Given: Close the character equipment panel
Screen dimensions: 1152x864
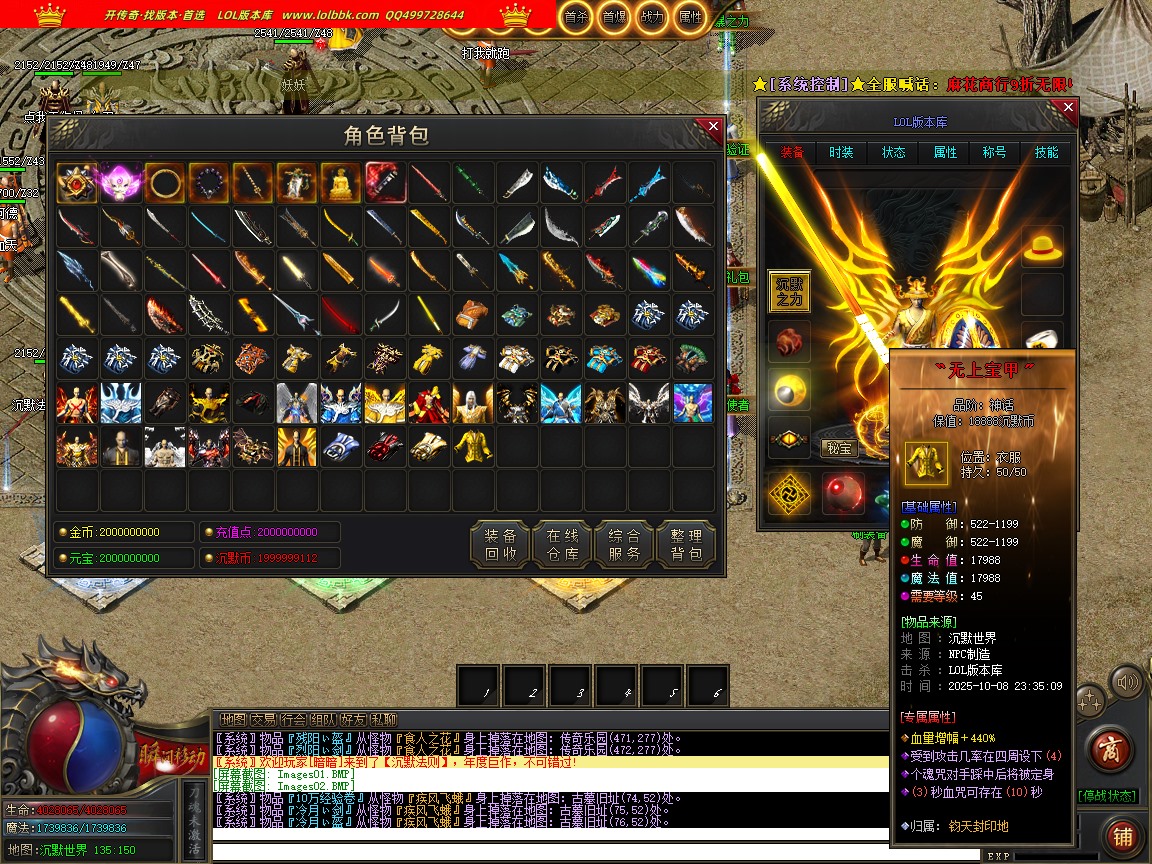Looking at the screenshot, I should (1068, 107).
